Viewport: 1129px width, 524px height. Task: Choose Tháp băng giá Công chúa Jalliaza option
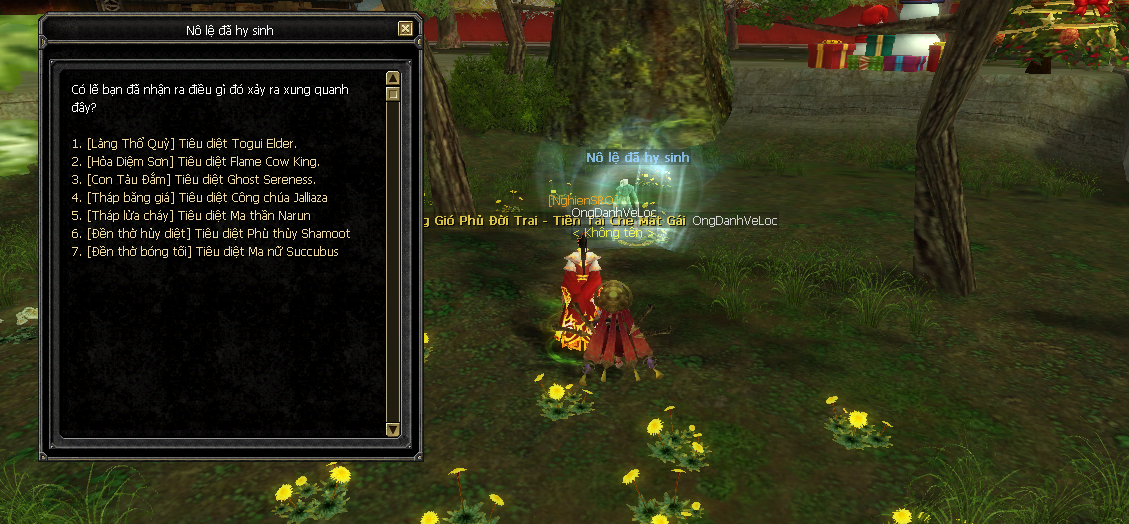(200, 197)
